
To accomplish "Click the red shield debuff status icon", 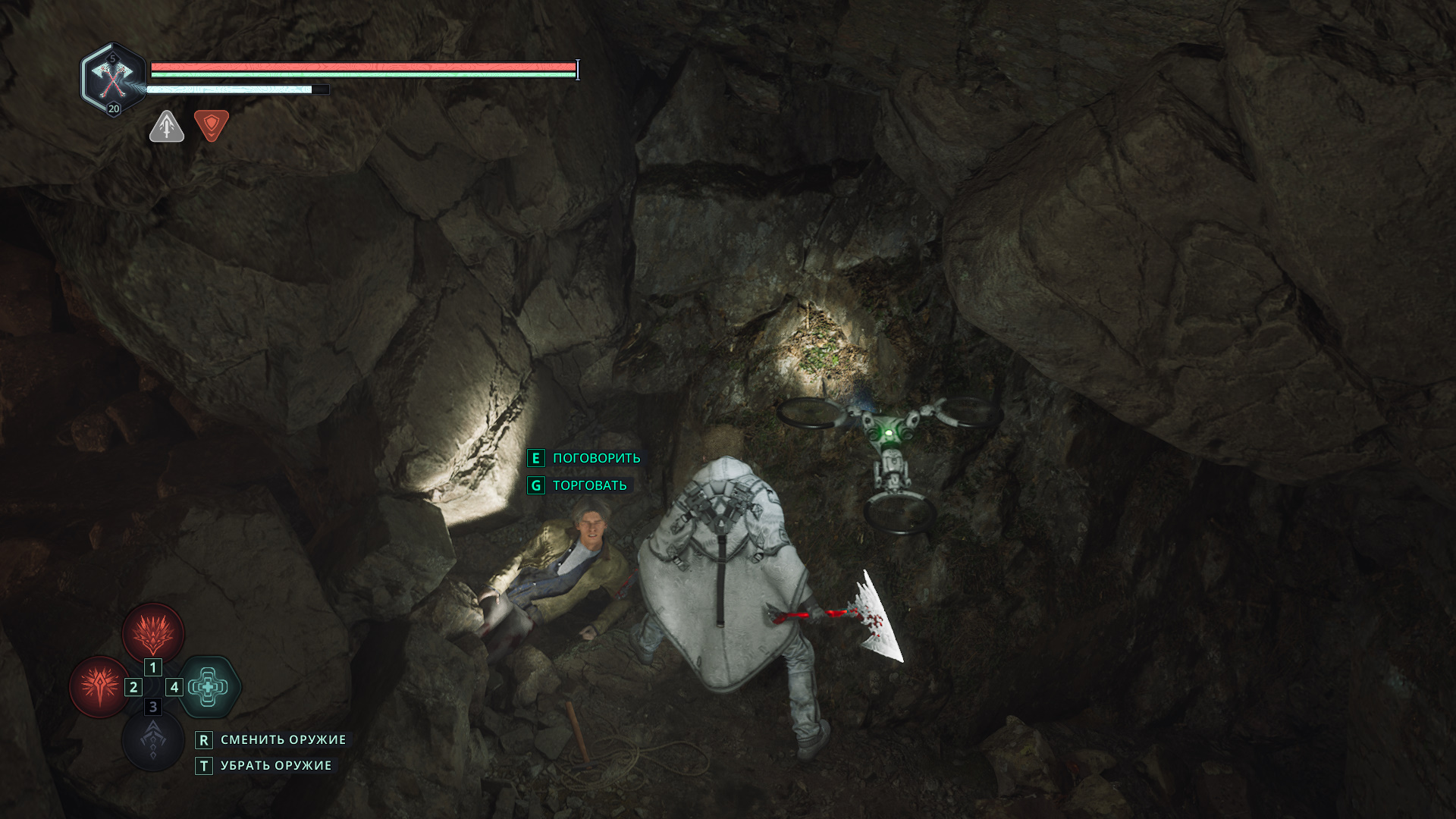I will coord(212,125).
